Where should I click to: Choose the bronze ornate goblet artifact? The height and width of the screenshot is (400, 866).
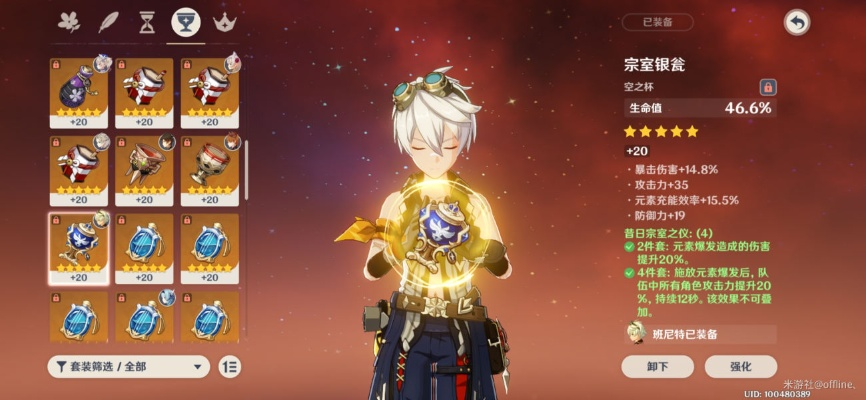pos(144,169)
